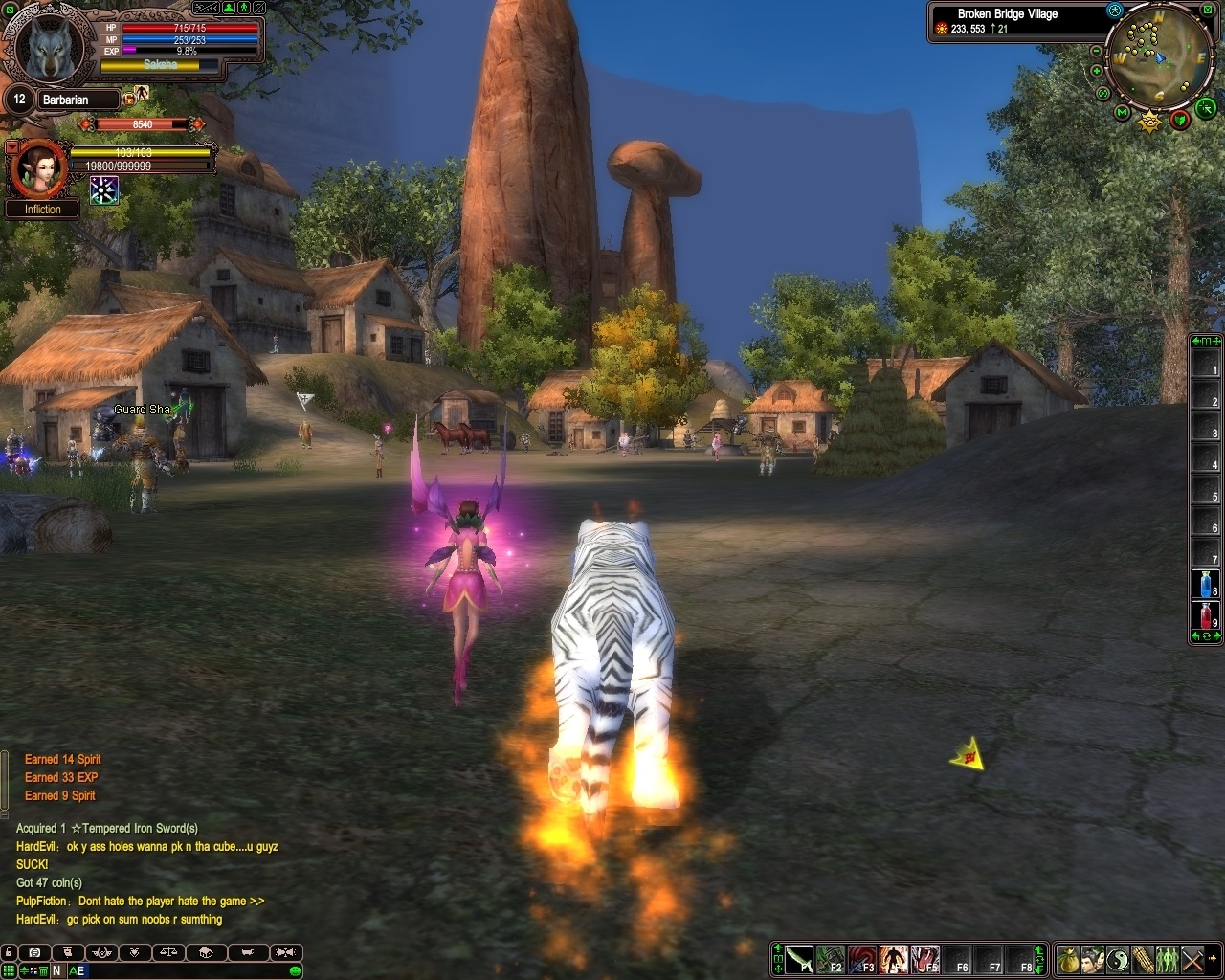This screenshot has height=980, width=1225.
Task: Click the gold sun badge below the minimap
Action: coord(1149,122)
